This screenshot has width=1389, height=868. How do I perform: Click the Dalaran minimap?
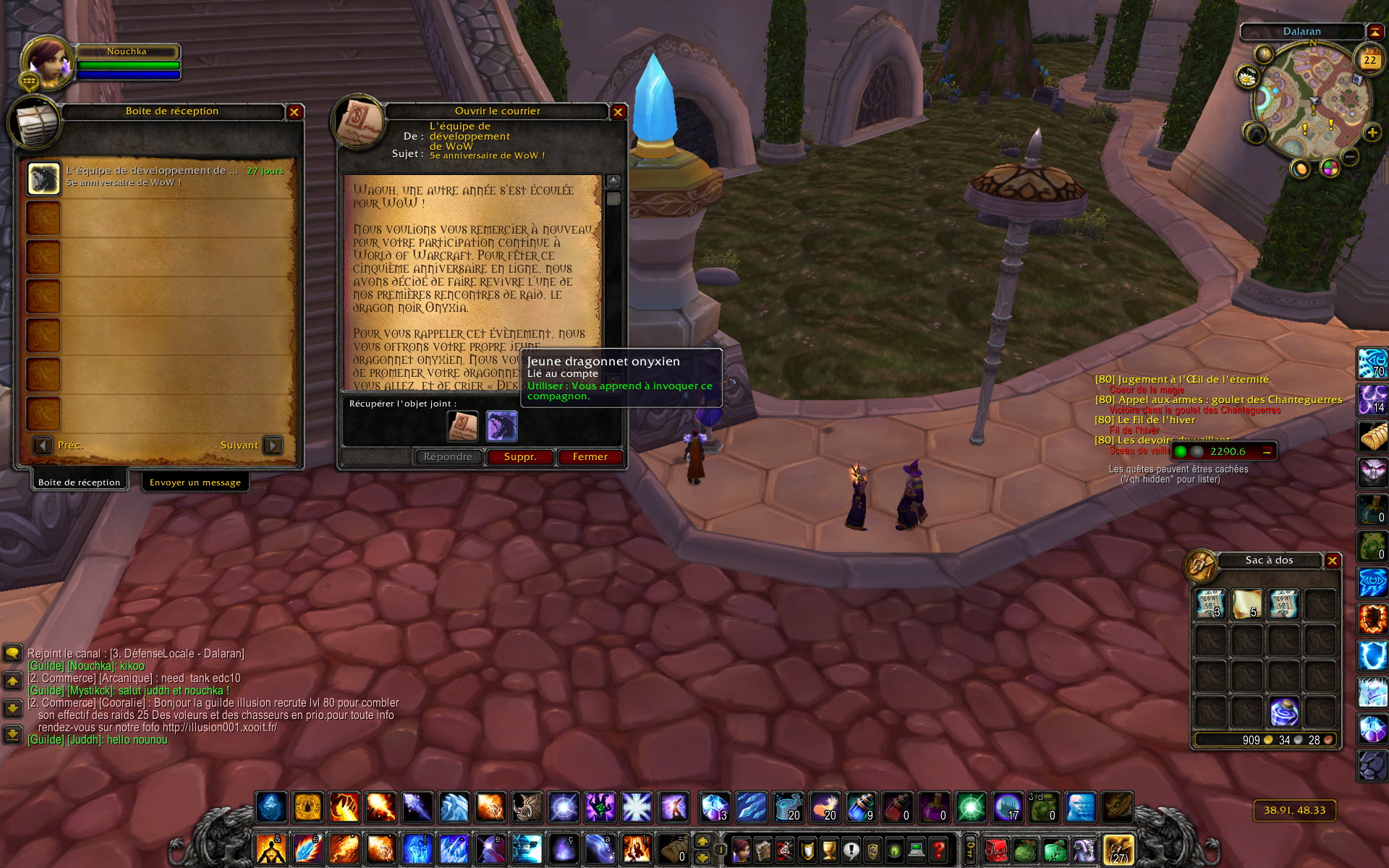click(x=1308, y=101)
